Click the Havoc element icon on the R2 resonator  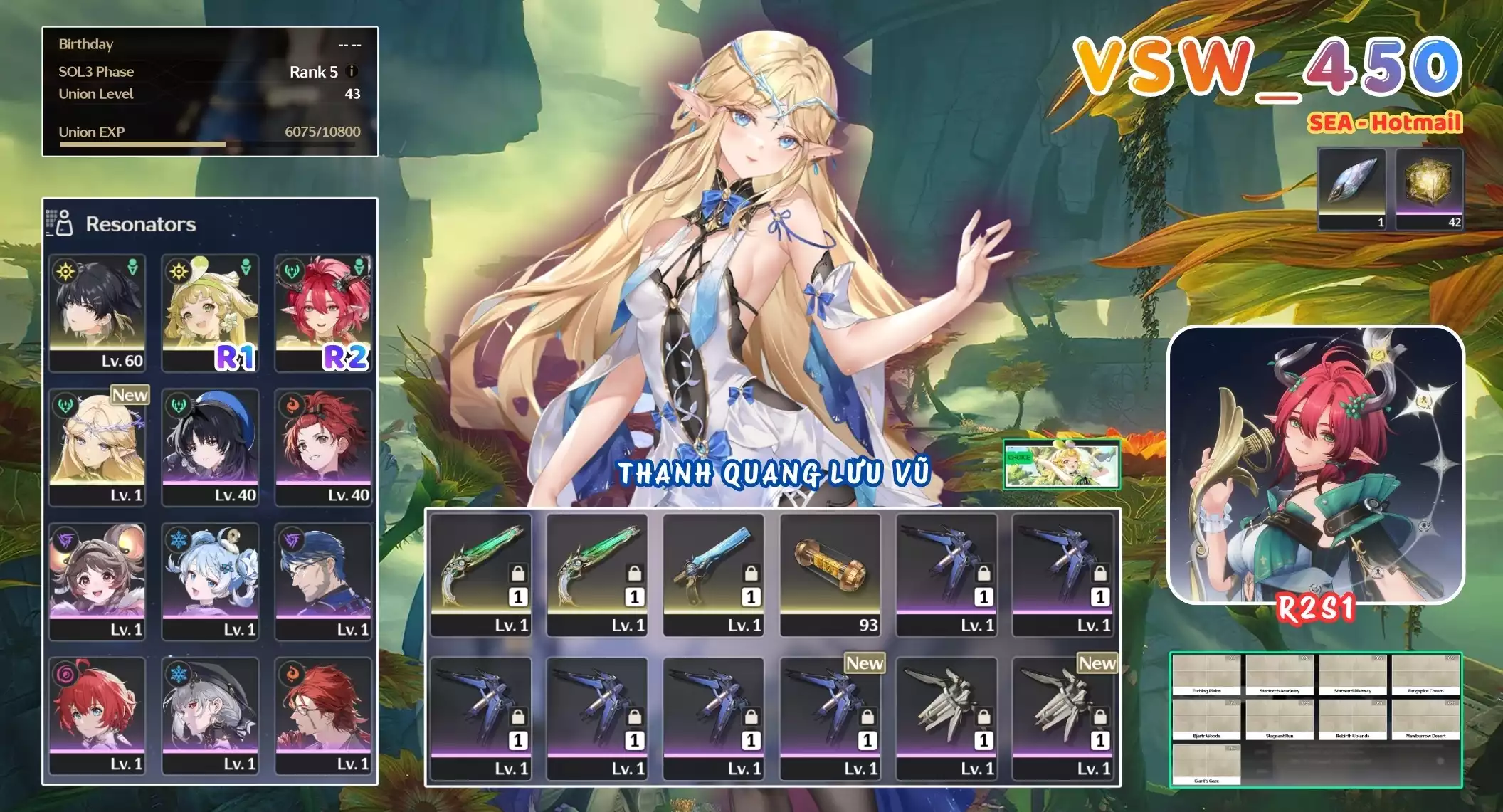(x=291, y=270)
